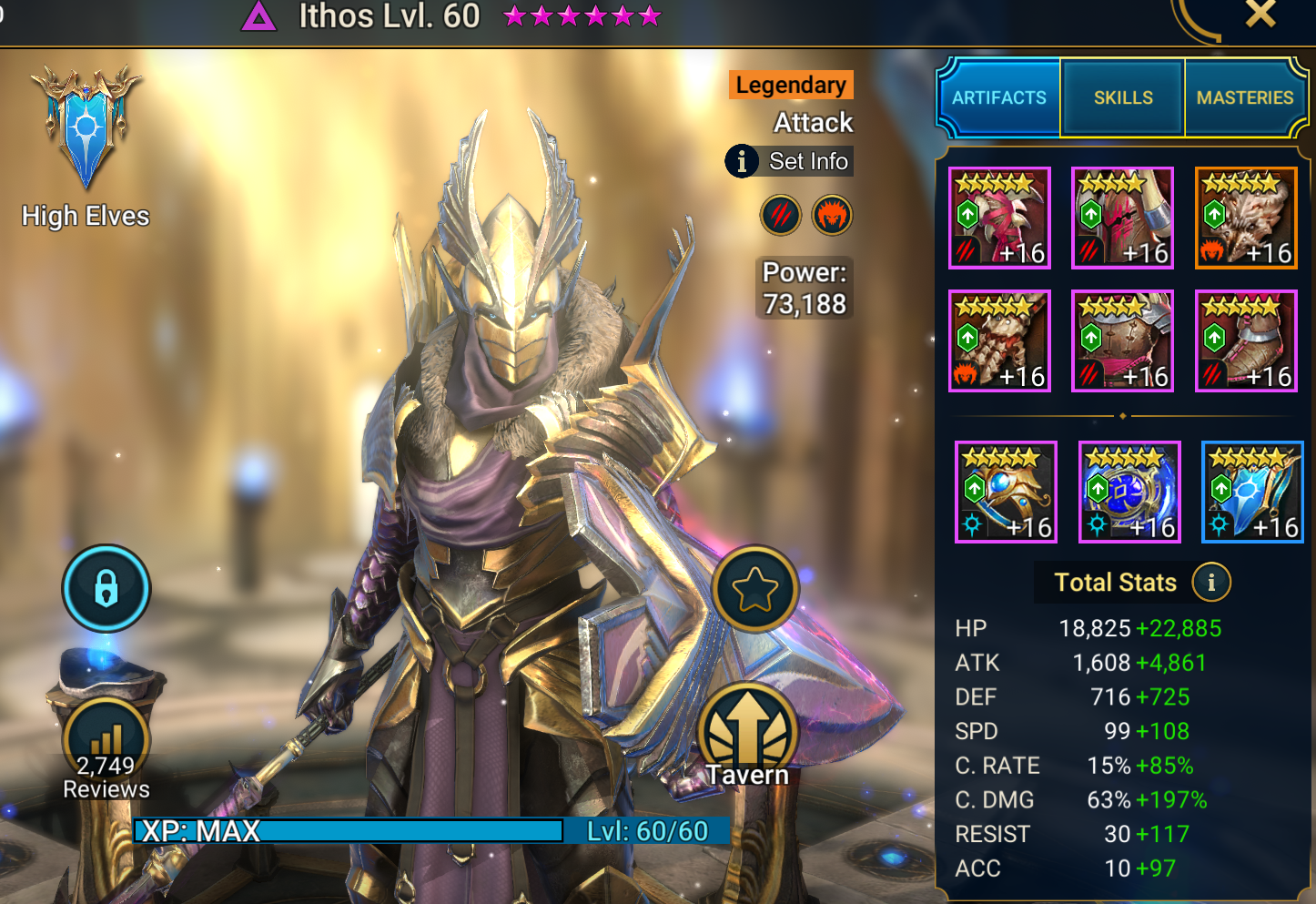This screenshot has width=1316, height=904.
Task: Click the XP: MAX progress bar
Action: [x=346, y=830]
